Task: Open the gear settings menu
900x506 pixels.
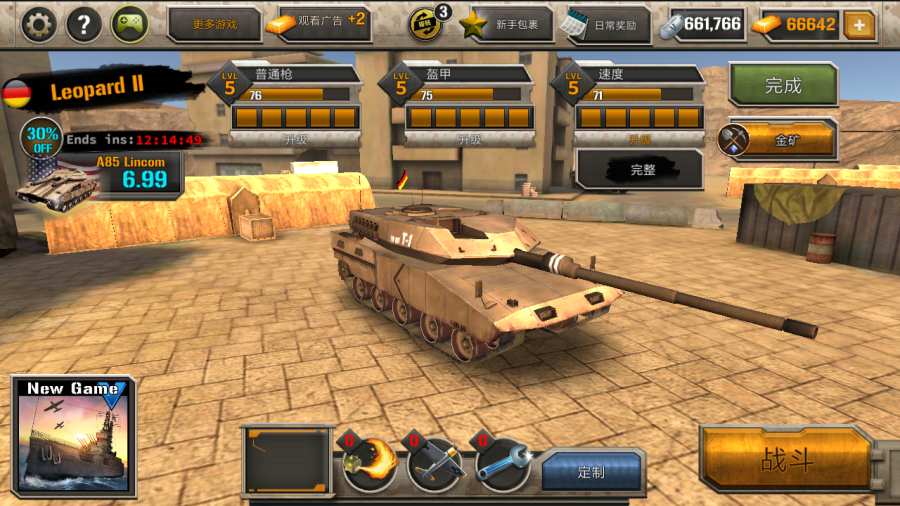Action: click(38, 24)
